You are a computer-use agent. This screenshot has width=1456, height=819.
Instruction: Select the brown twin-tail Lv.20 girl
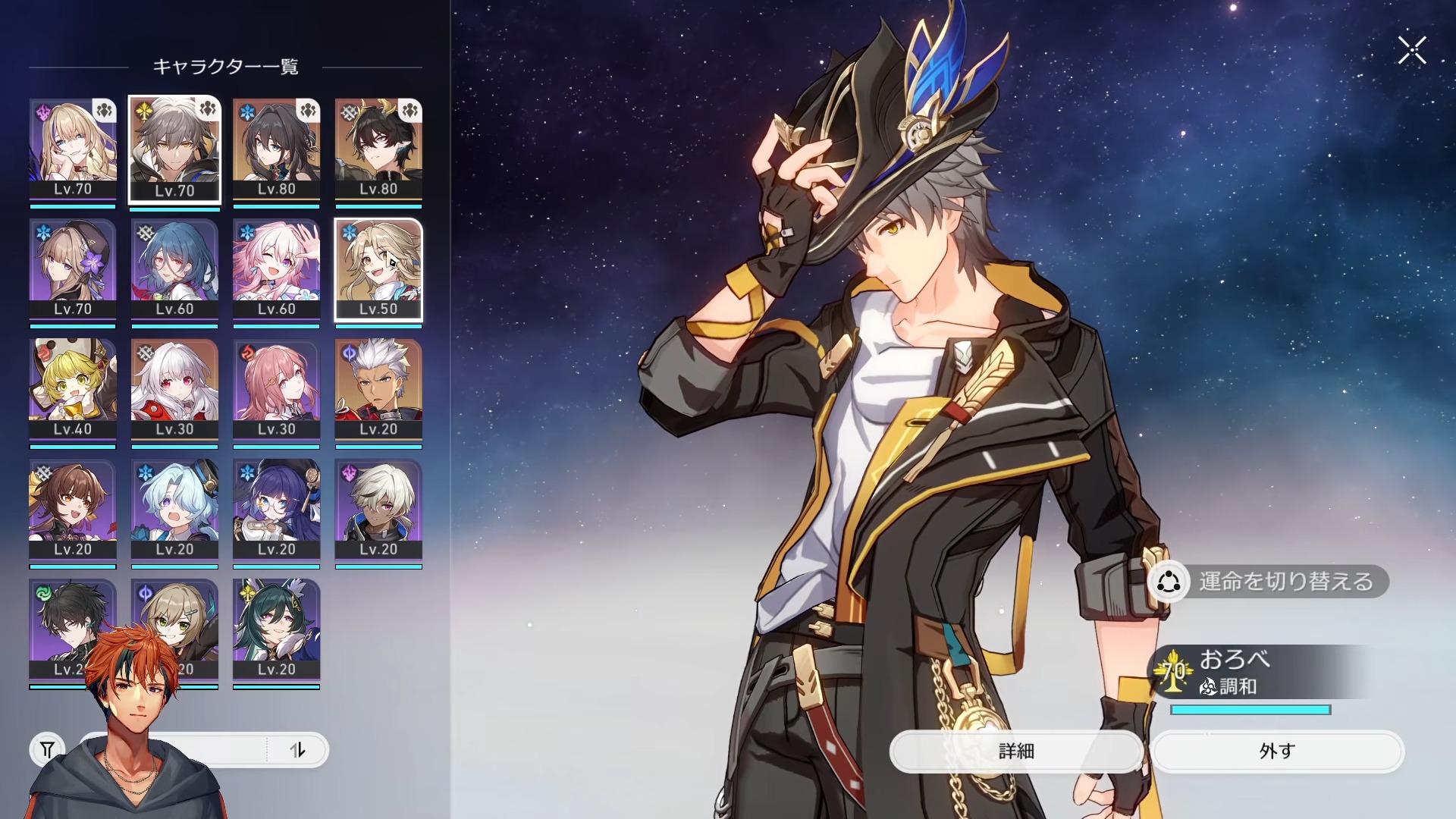tap(73, 510)
